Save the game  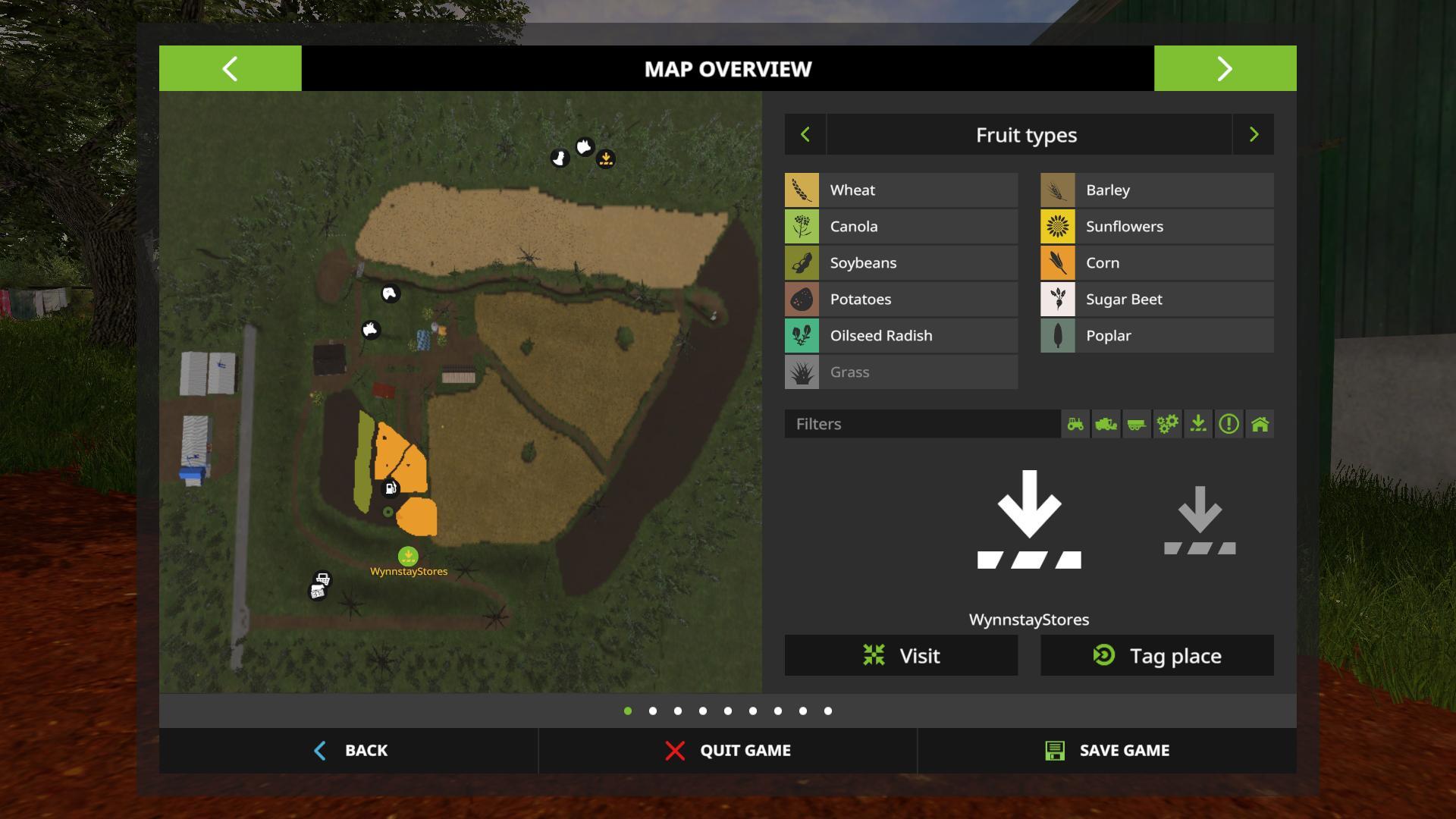[1106, 750]
